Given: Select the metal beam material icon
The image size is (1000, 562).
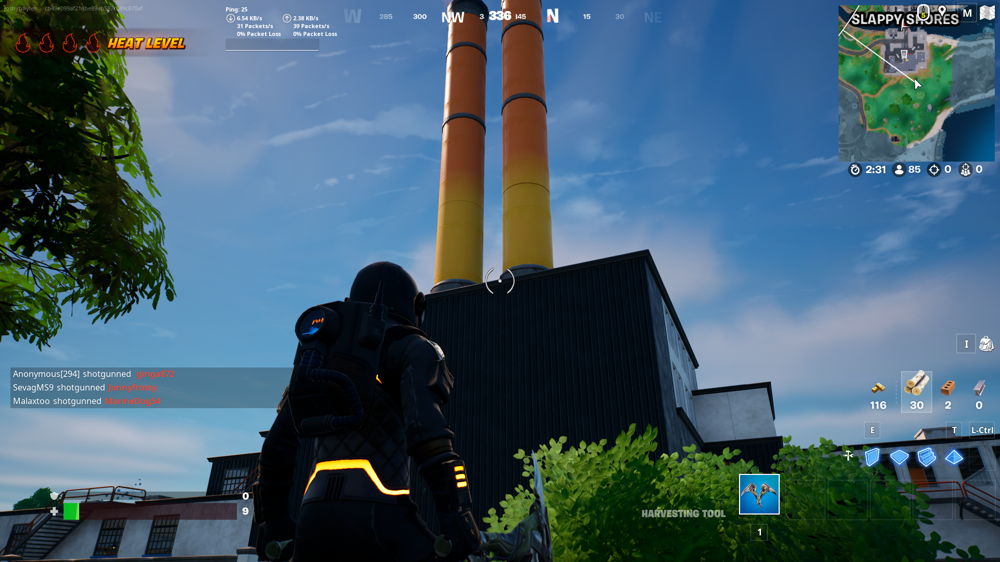Looking at the screenshot, I should tap(979, 387).
